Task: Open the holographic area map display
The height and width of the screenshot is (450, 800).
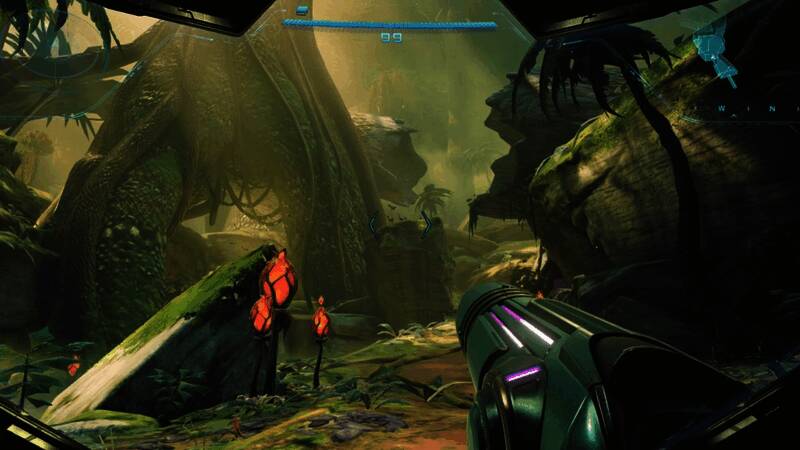Action: click(x=711, y=50)
